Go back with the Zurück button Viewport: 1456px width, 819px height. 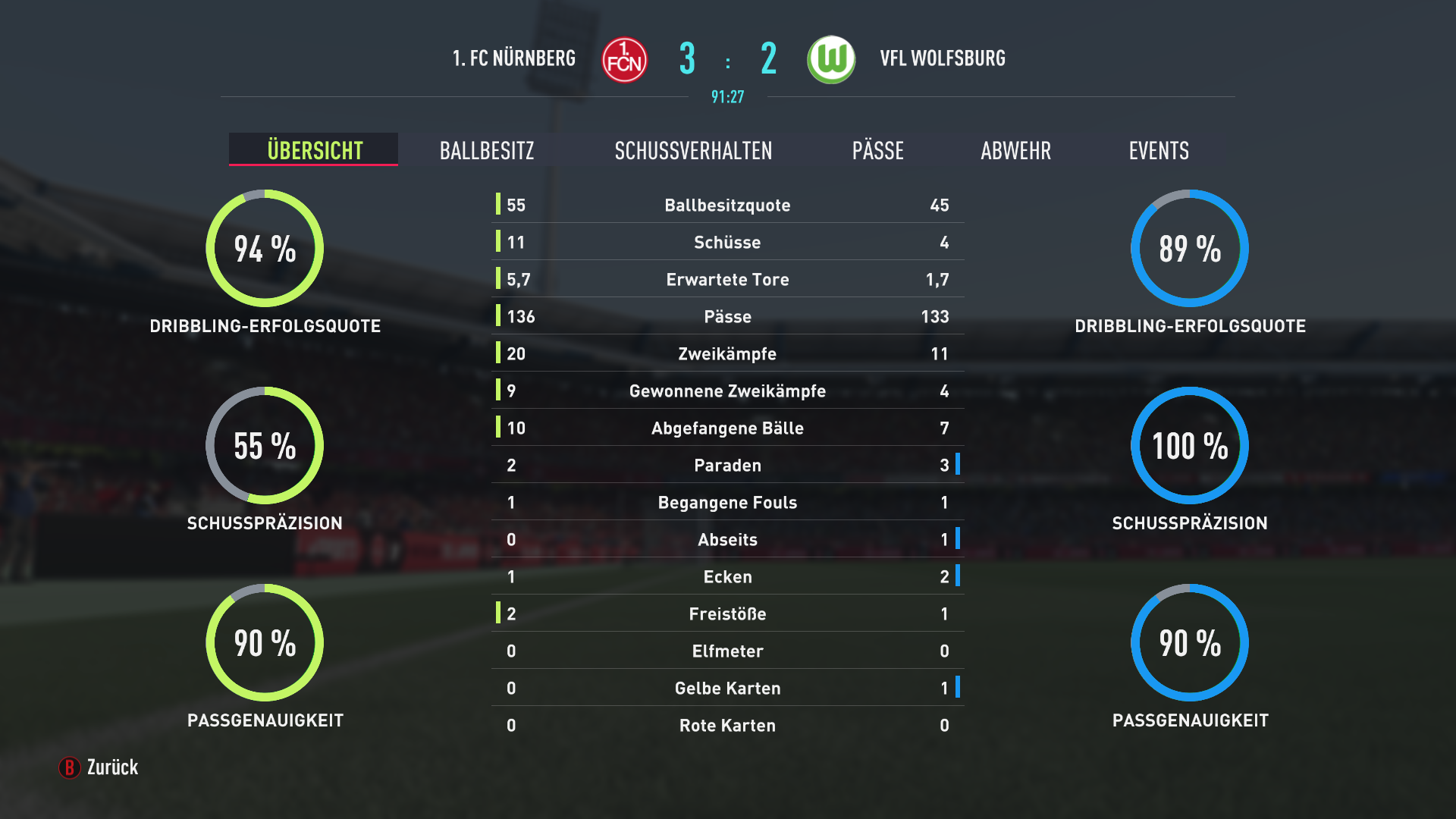point(99,767)
